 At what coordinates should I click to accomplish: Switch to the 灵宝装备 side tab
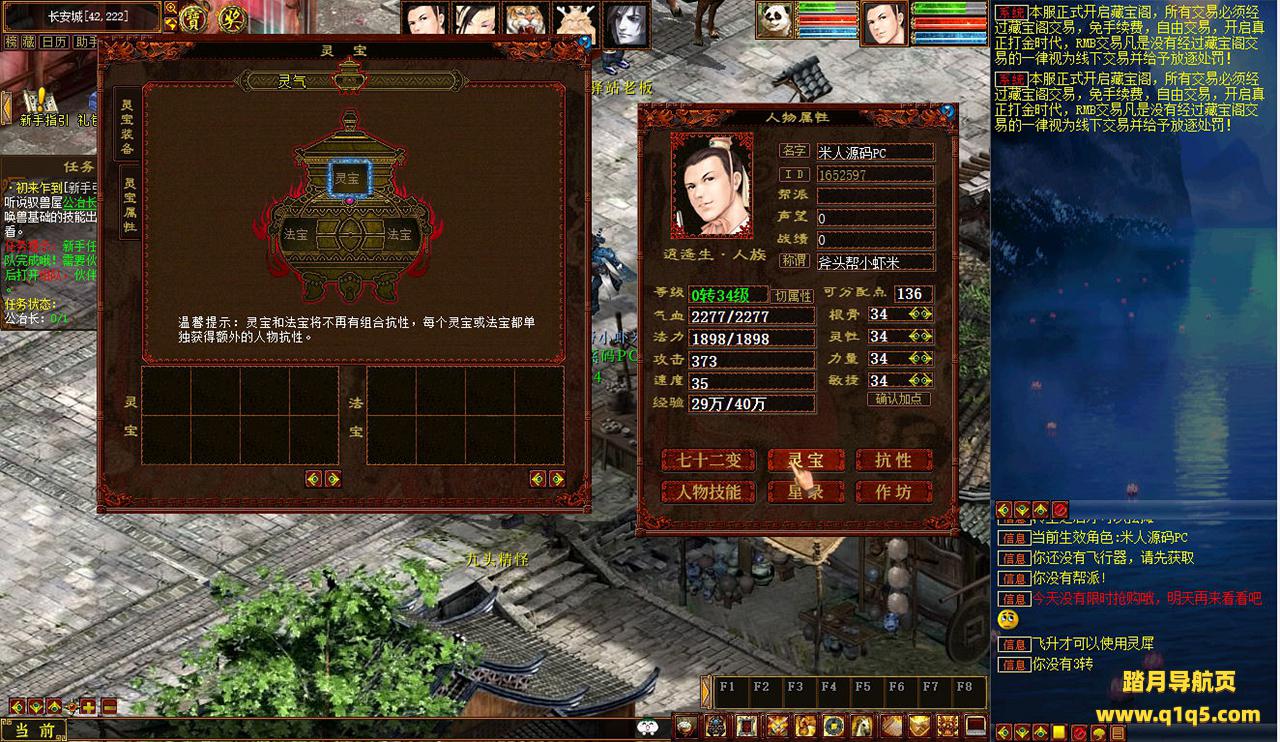[x=128, y=125]
